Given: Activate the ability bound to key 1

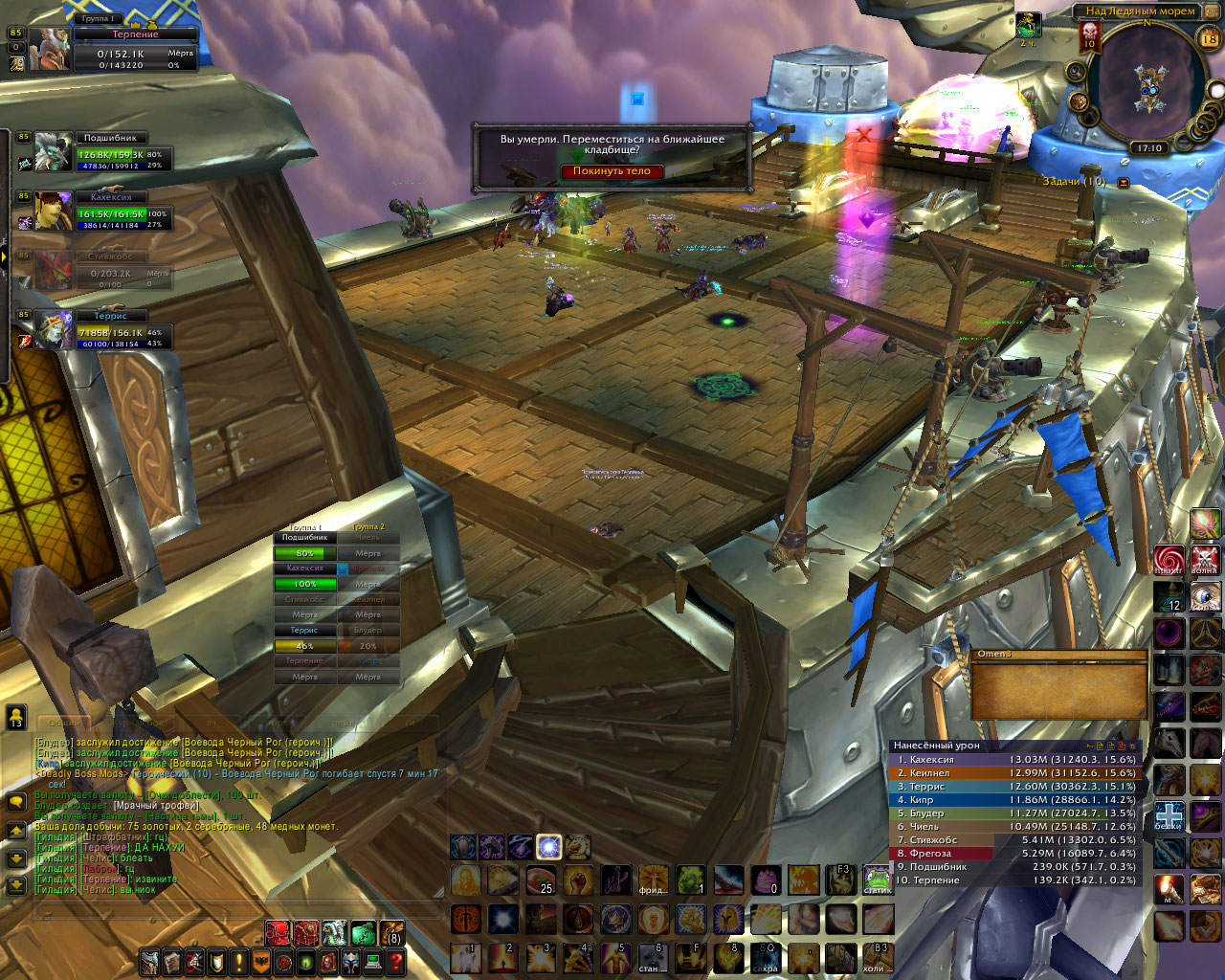Looking at the screenshot, I should click(466, 957).
